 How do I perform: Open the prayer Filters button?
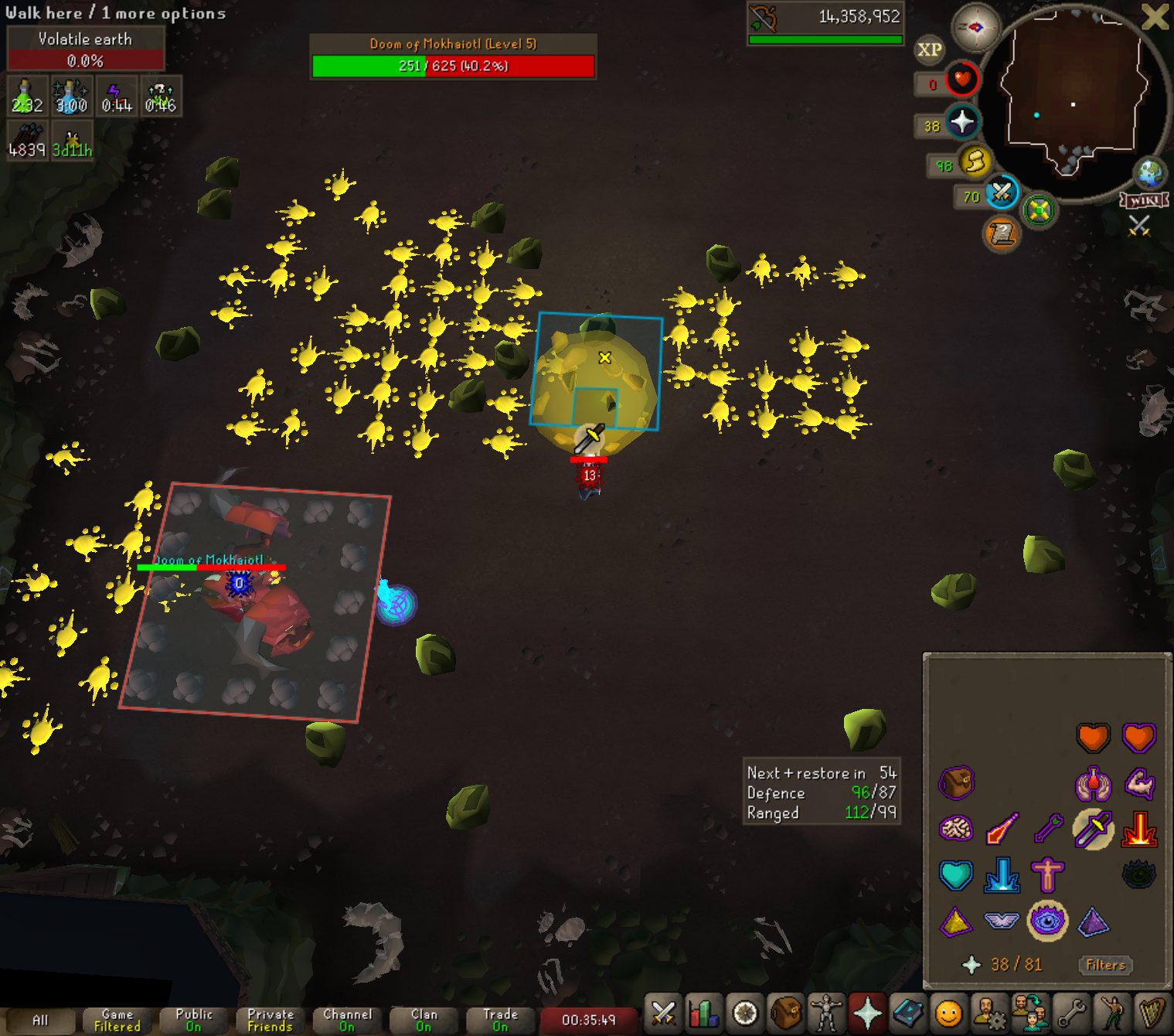tap(1105, 965)
